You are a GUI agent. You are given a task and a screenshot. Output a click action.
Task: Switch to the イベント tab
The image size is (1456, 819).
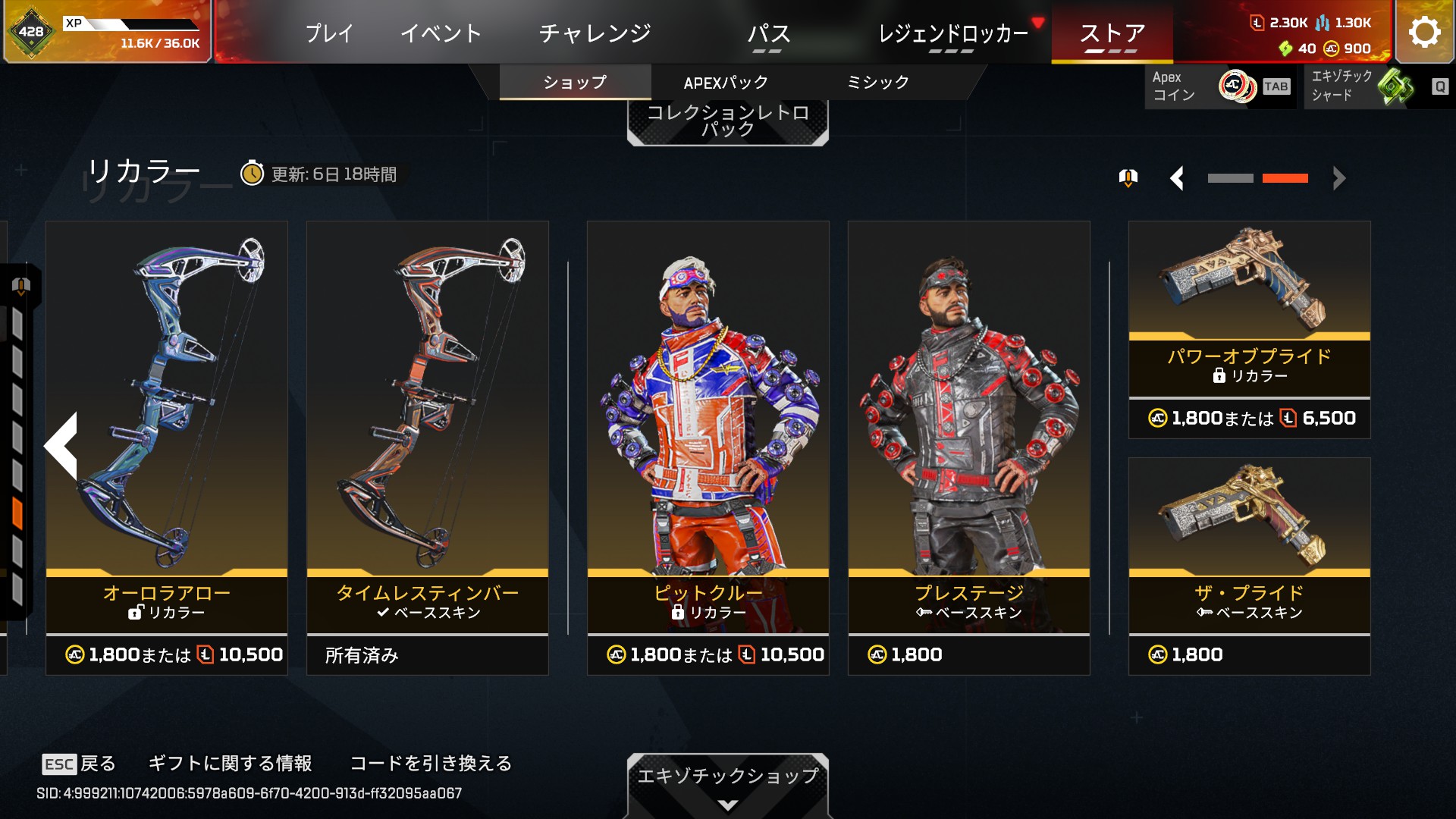tap(441, 33)
